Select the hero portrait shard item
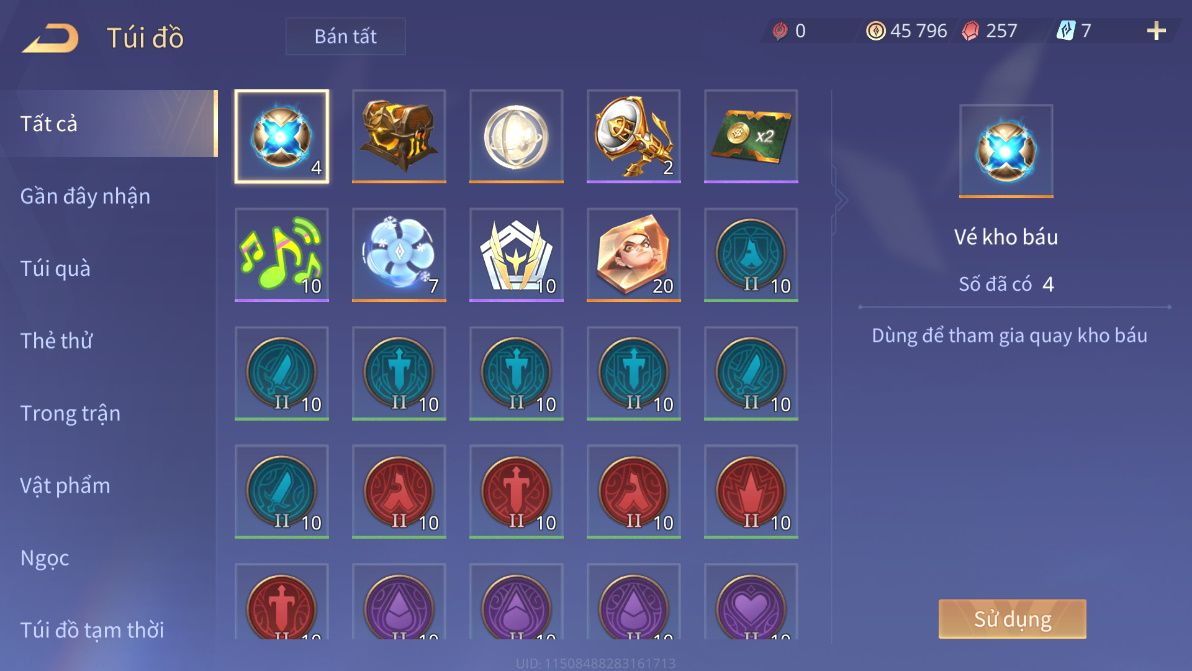This screenshot has width=1192, height=671. pyautogui.click(x=634, y=254)
